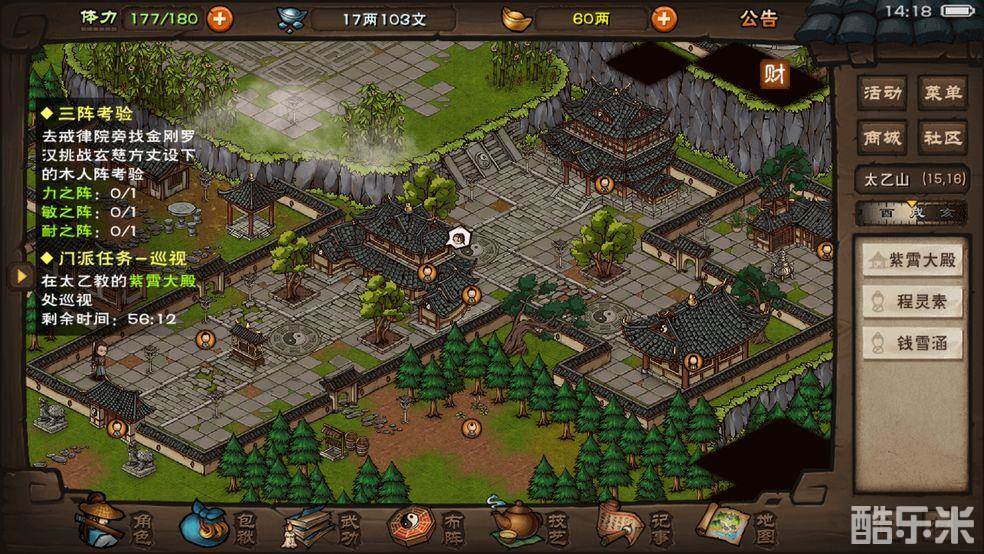This screenshot has width=984, height=554.
Task: Collapse the quest tracker with the side arrow
Action: 18,276
